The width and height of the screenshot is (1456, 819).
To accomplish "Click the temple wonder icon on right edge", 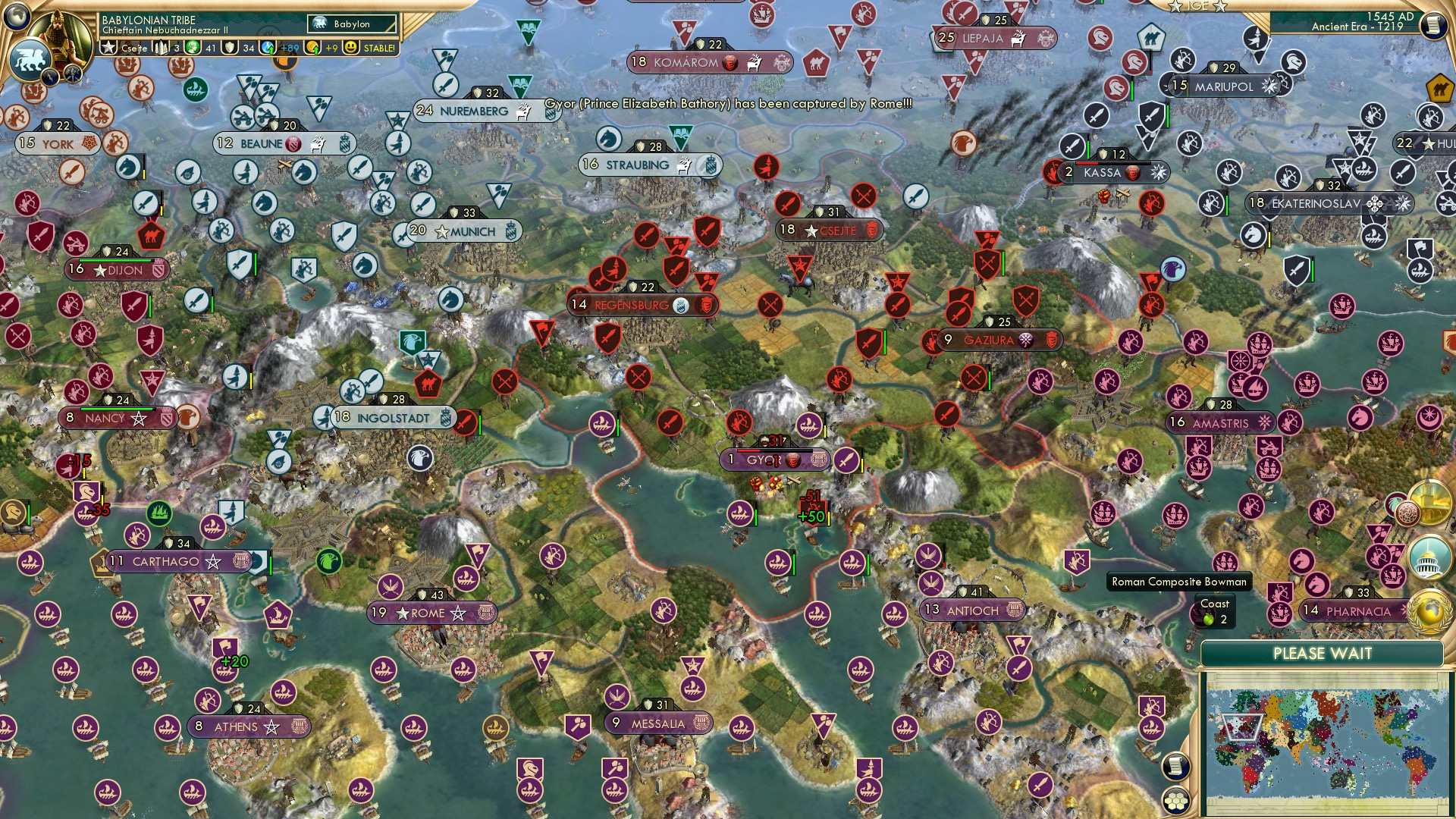I will click(x=1429, y=502).
